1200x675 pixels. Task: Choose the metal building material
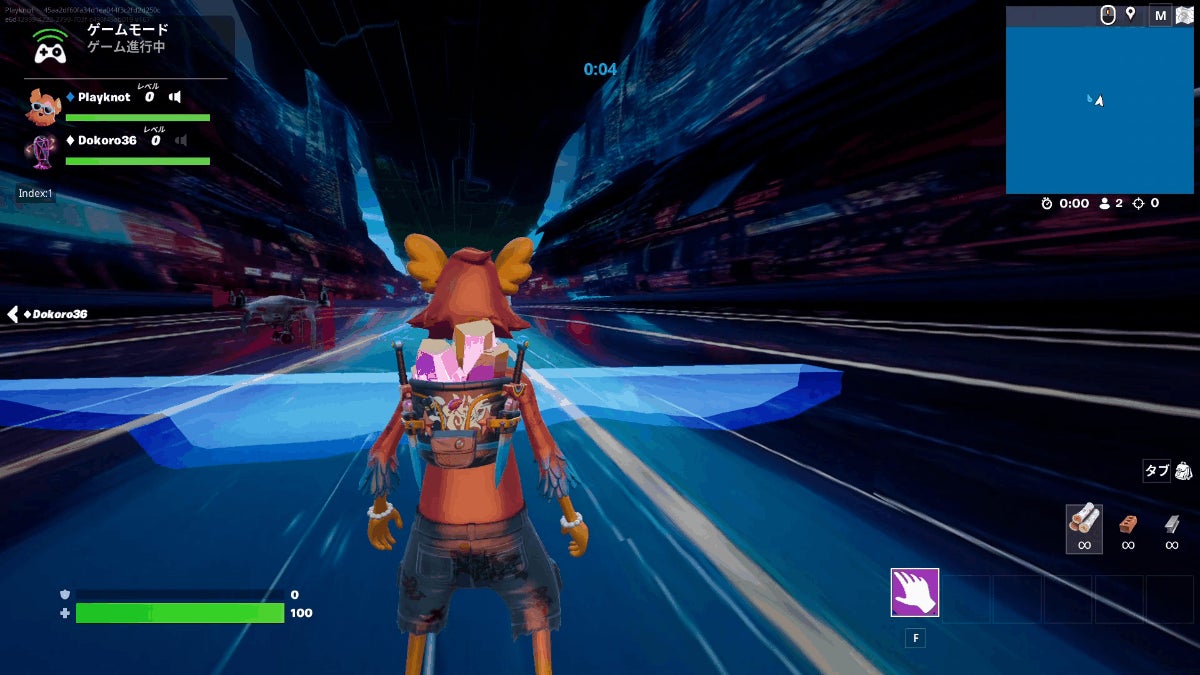pos(1172,523)
